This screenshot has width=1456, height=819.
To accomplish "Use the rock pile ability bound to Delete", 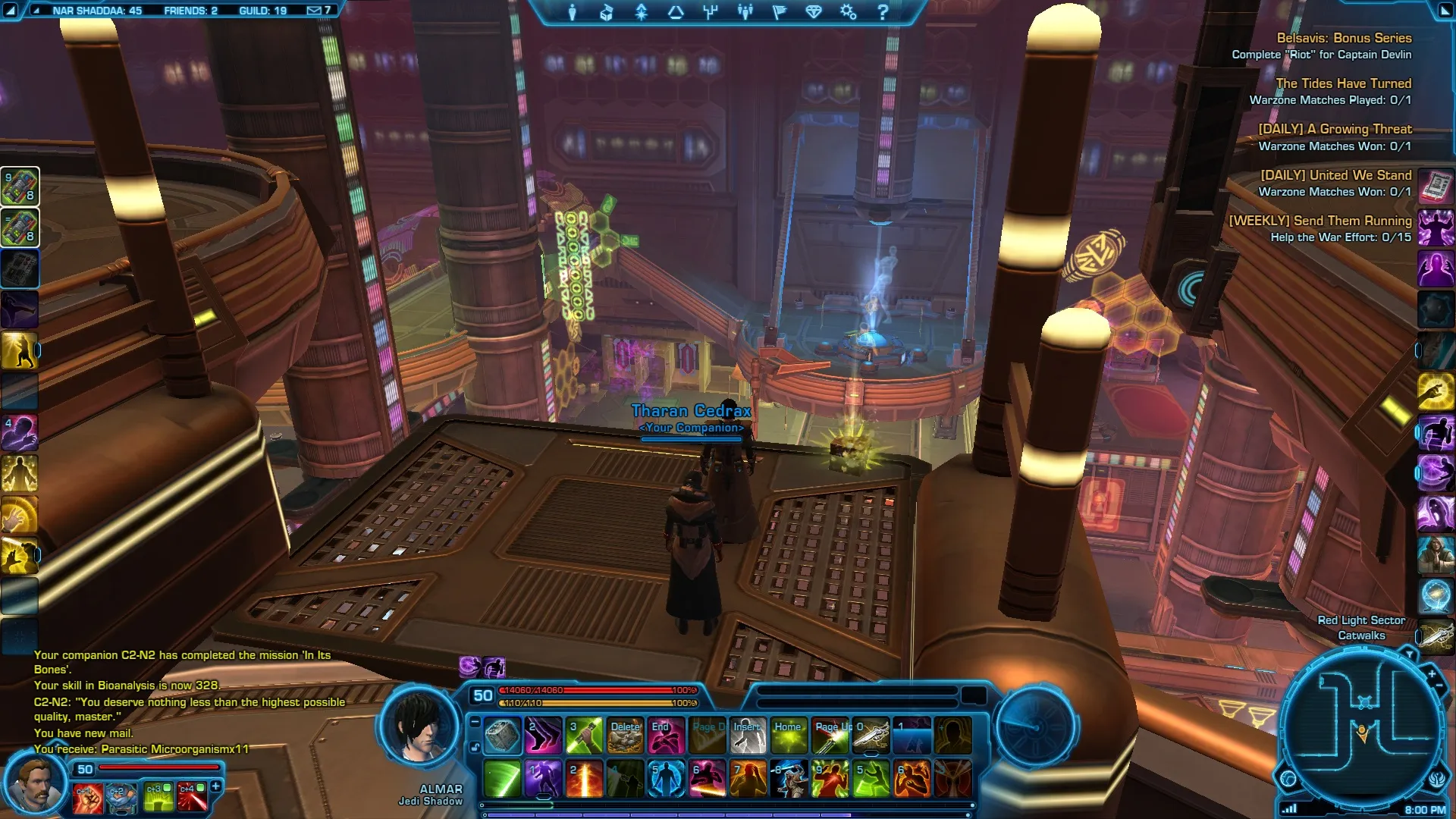I will click(x=626, y=736).
